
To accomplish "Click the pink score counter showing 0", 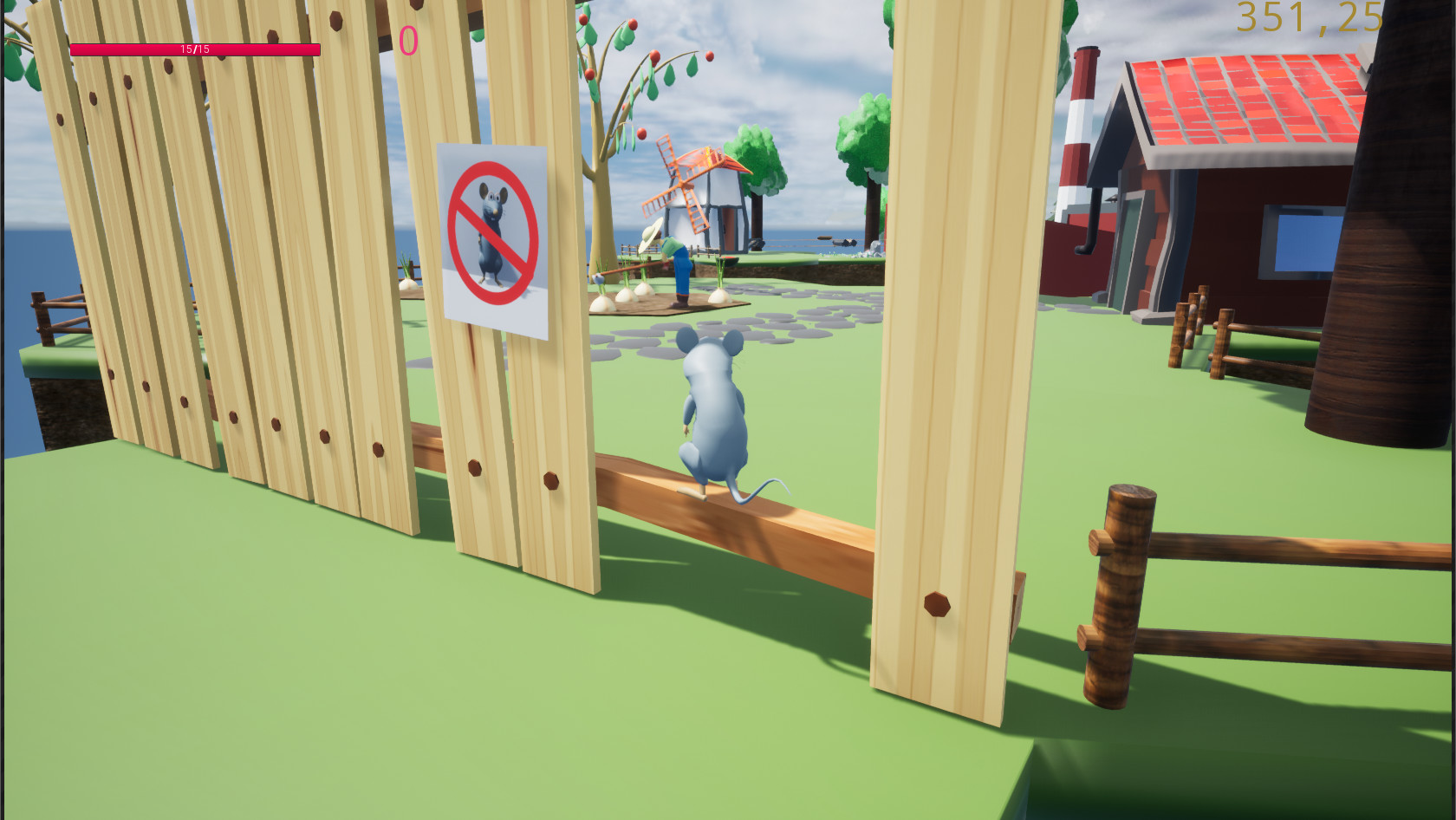I will [x=407, y=39].
